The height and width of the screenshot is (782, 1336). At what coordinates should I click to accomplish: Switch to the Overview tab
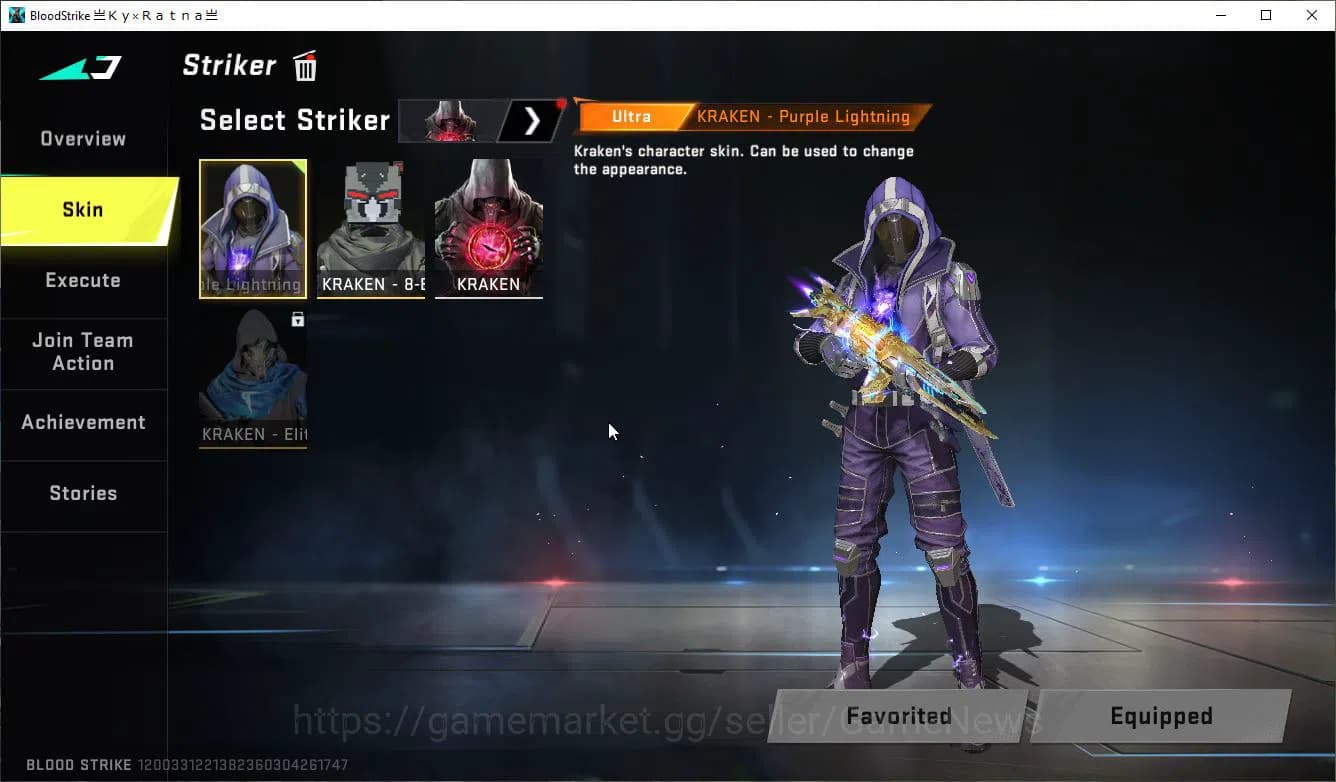[x=82, y=138]
